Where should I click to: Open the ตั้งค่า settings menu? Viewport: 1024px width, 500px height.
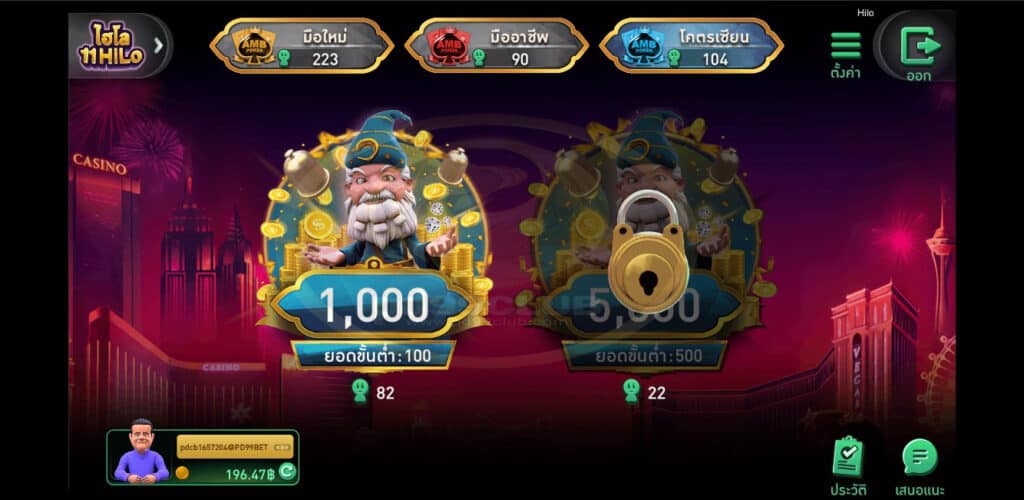(845, 52)
